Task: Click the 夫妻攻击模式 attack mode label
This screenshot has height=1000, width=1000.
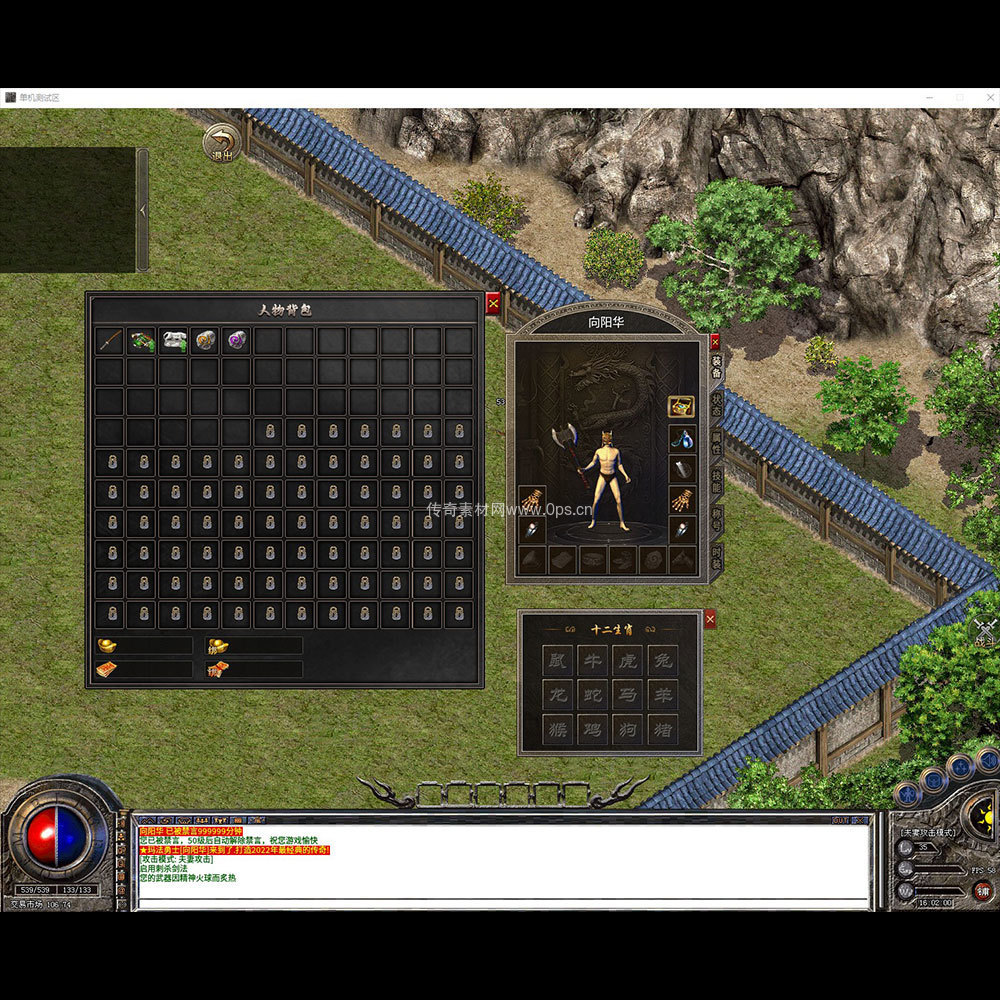Action: pos(929,832)
